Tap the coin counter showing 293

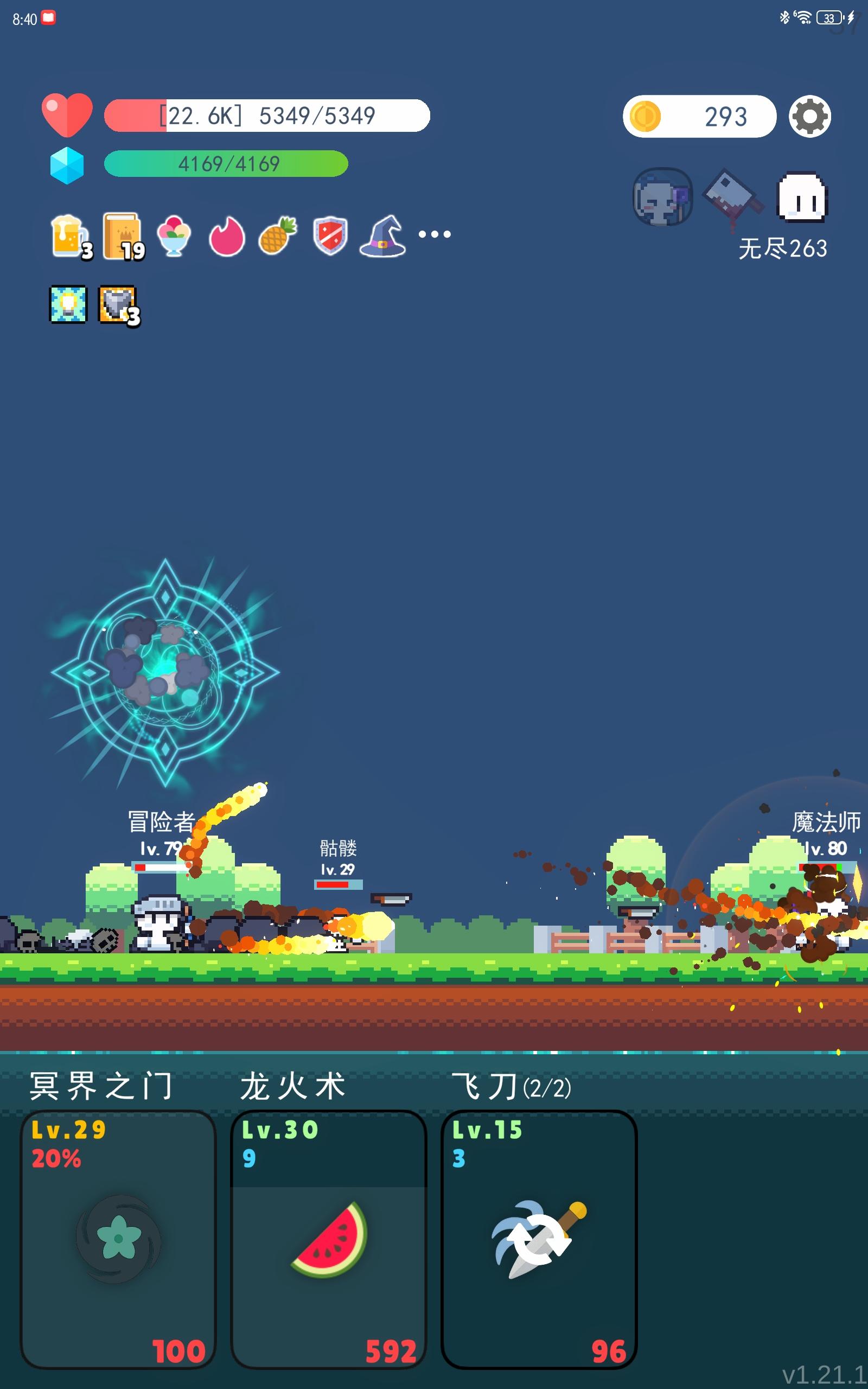tap(699, 117)
